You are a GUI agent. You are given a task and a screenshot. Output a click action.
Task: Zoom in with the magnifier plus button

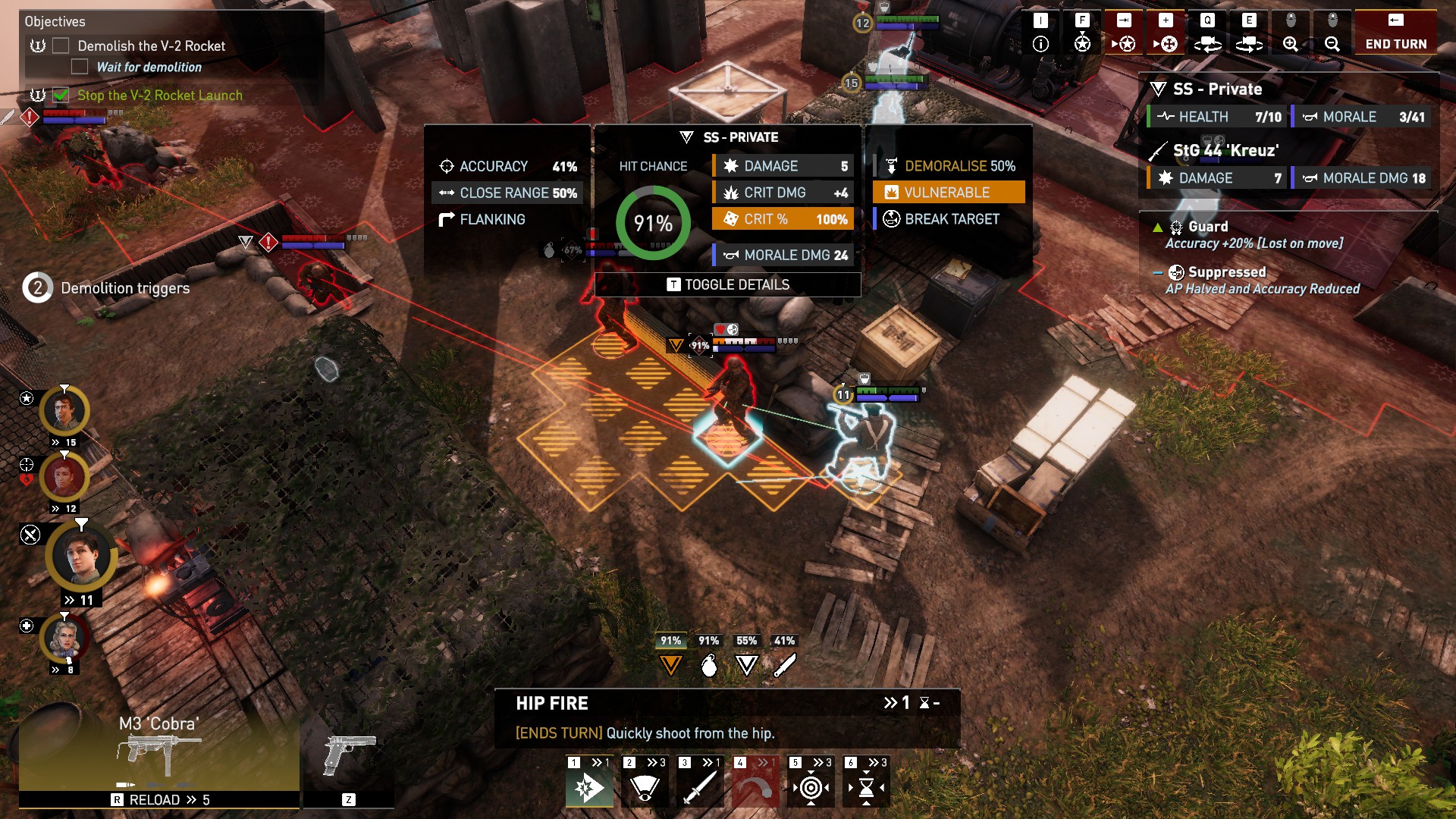(1291, 33)
